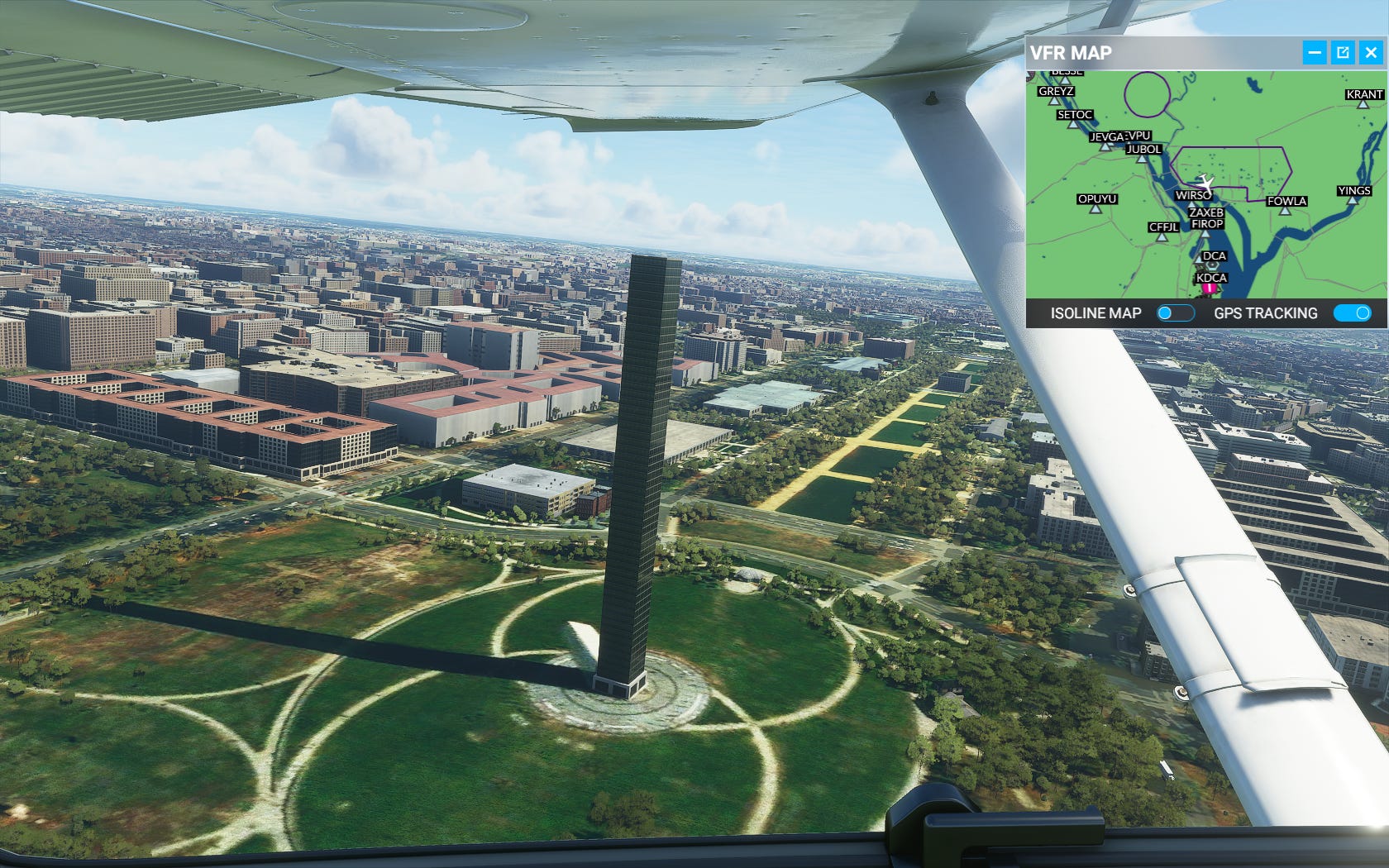Click the VFR MAP title bar
Viewport: 1389px width, 868px height.
coord(1157,53)
